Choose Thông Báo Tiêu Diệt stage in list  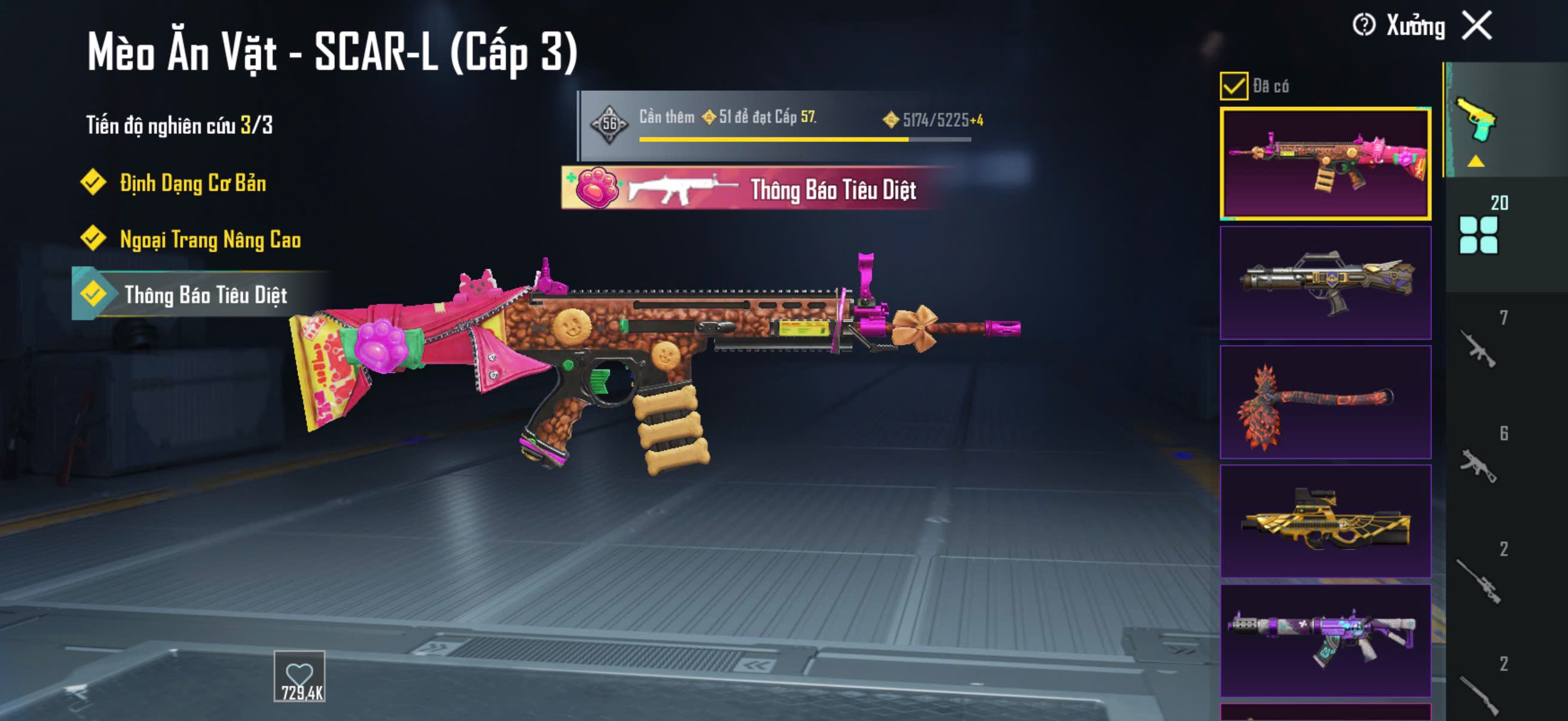[x=205, y=295]
